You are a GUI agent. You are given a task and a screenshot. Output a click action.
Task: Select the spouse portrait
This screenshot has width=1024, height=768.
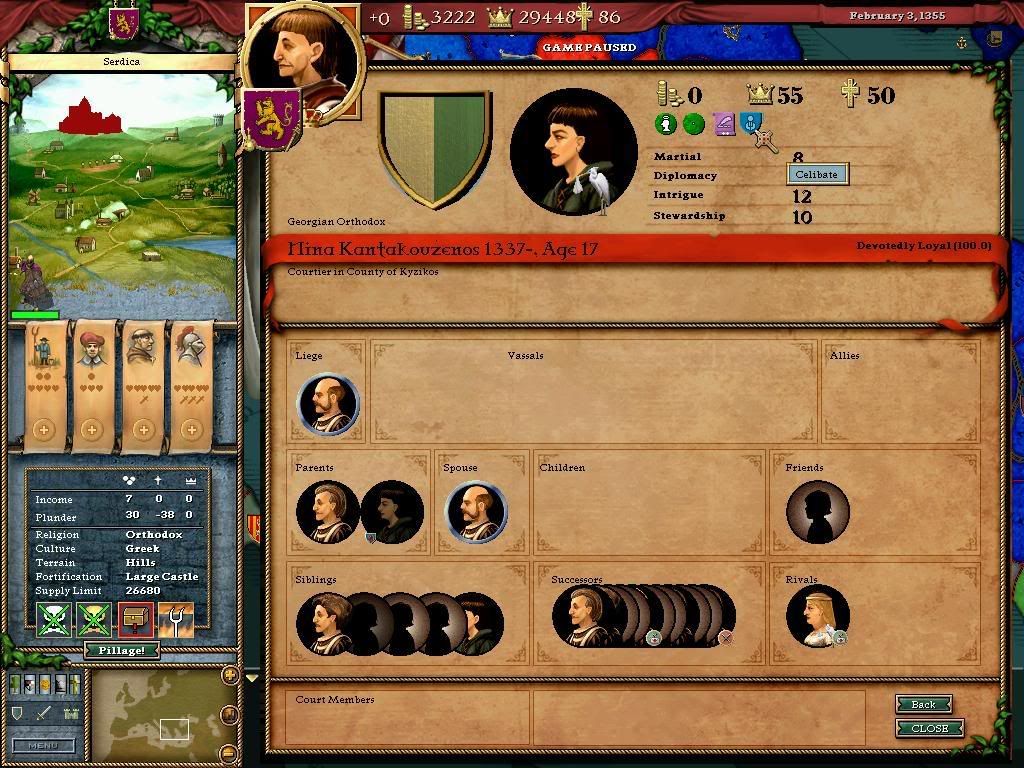[x=475, y=512]
